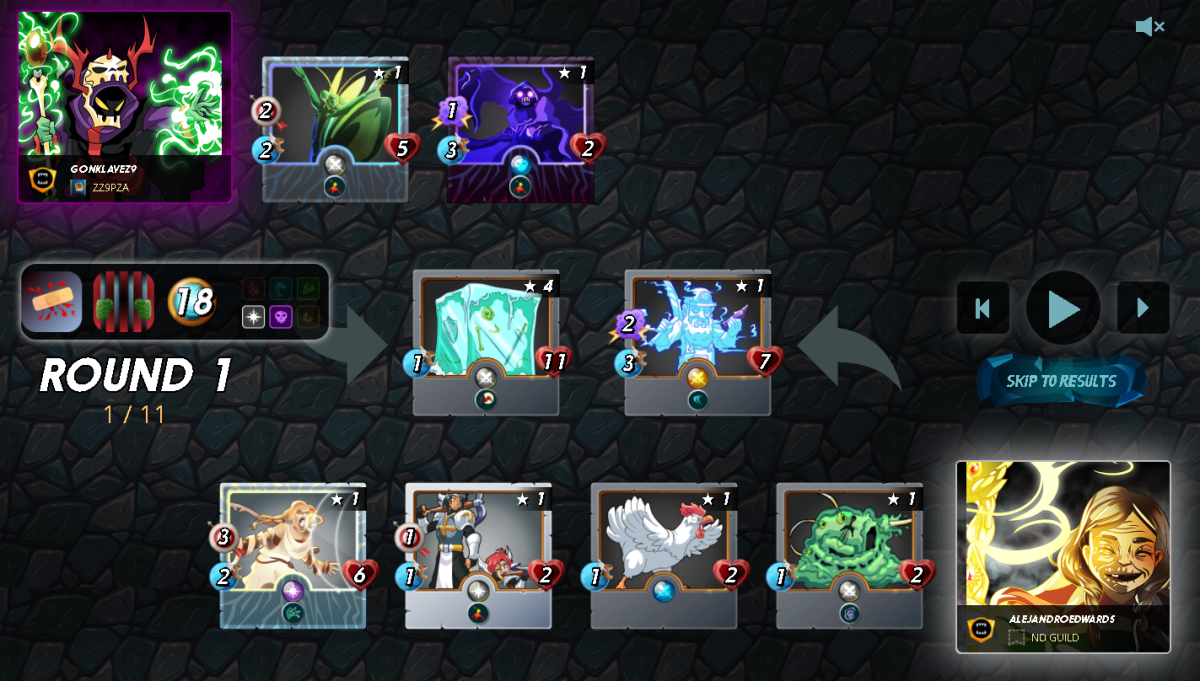Screen dimensions: 1200x681
Task: Step back to the previous action
Action: point(982,308)
